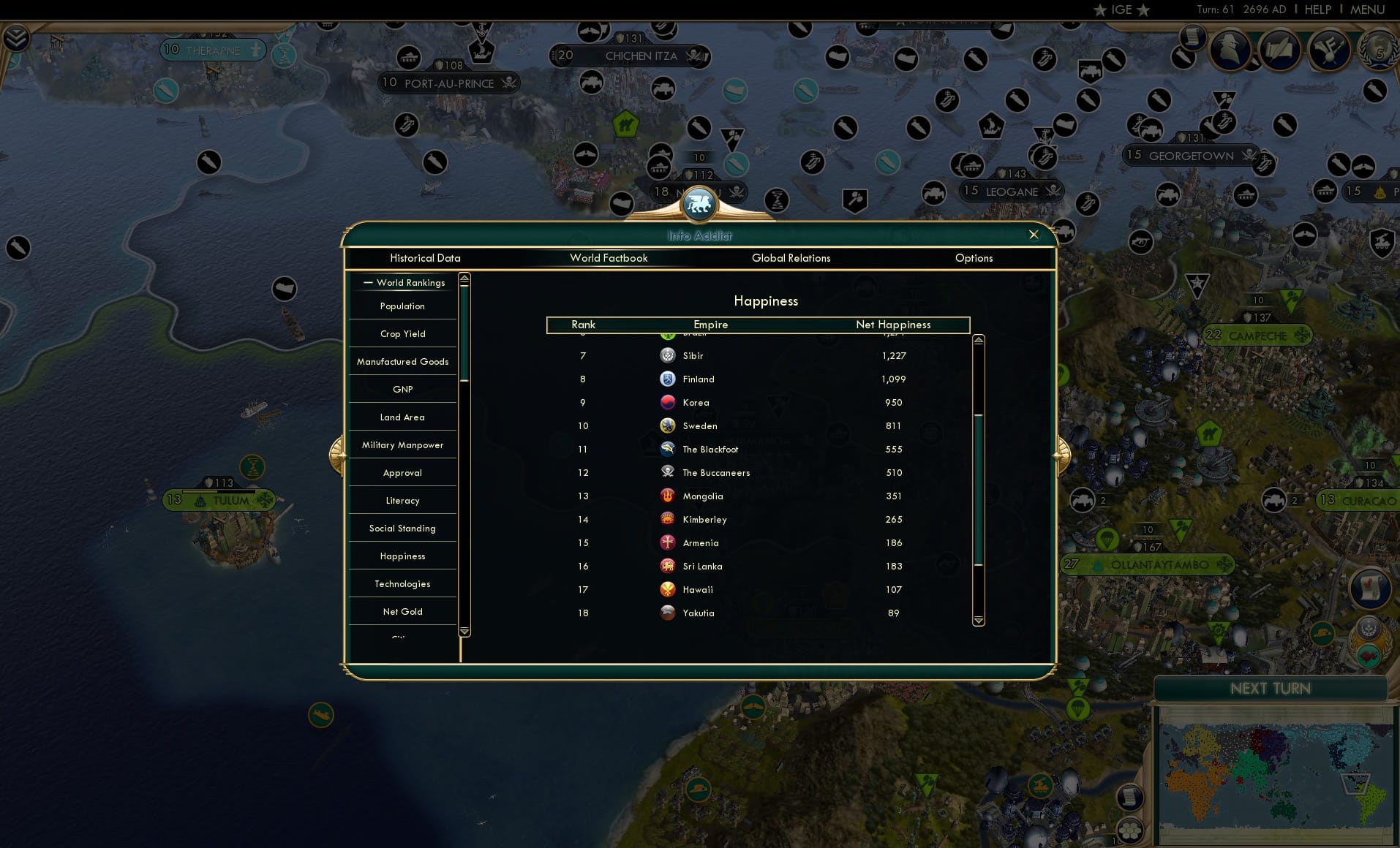Image resolution: width=1400 pixels, height=848 pixels.
Task: Click Mongolia's empire flag icon
Action: tap(668, 496)
